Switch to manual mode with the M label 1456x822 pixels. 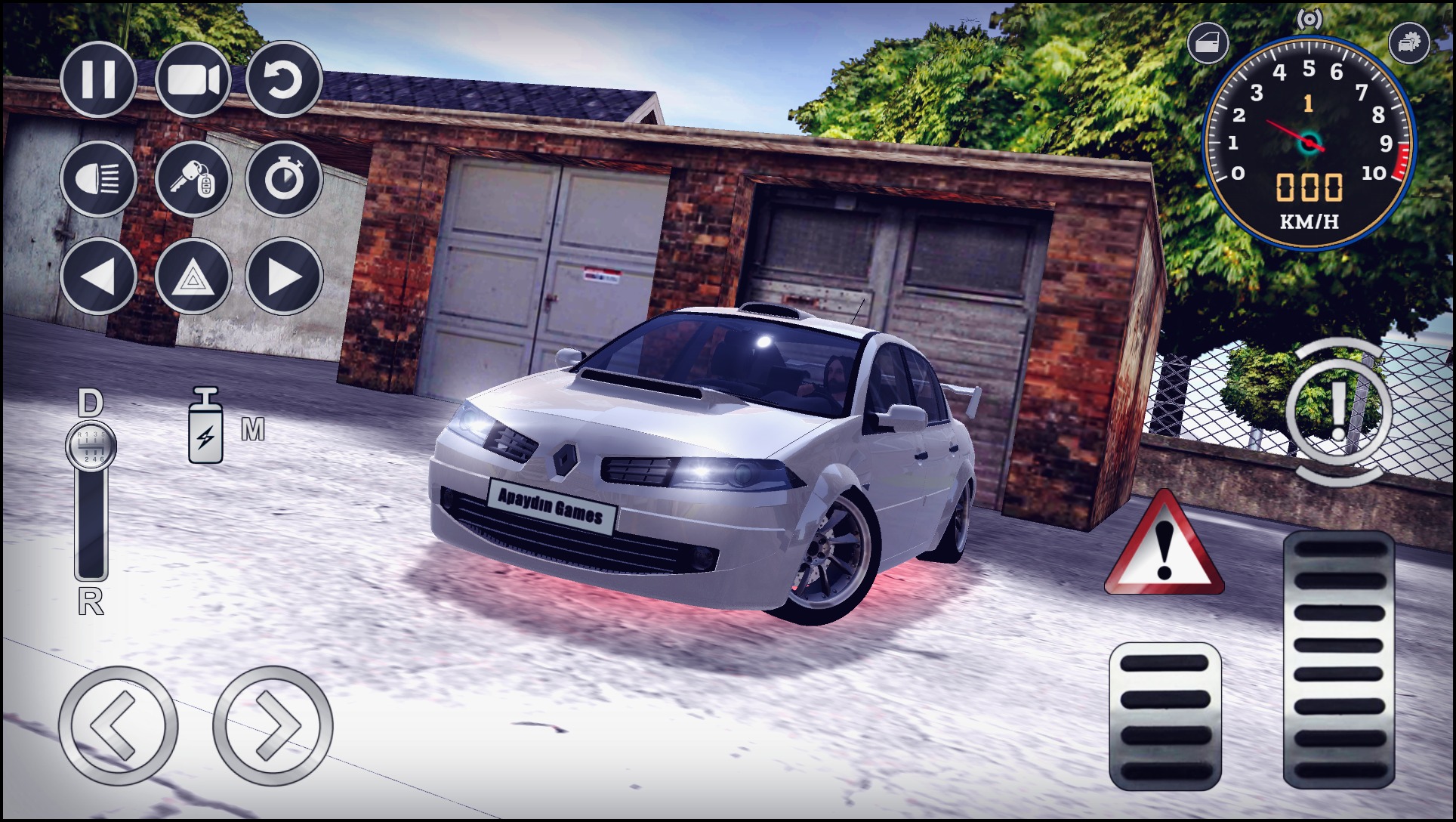(x=255, y=428)
